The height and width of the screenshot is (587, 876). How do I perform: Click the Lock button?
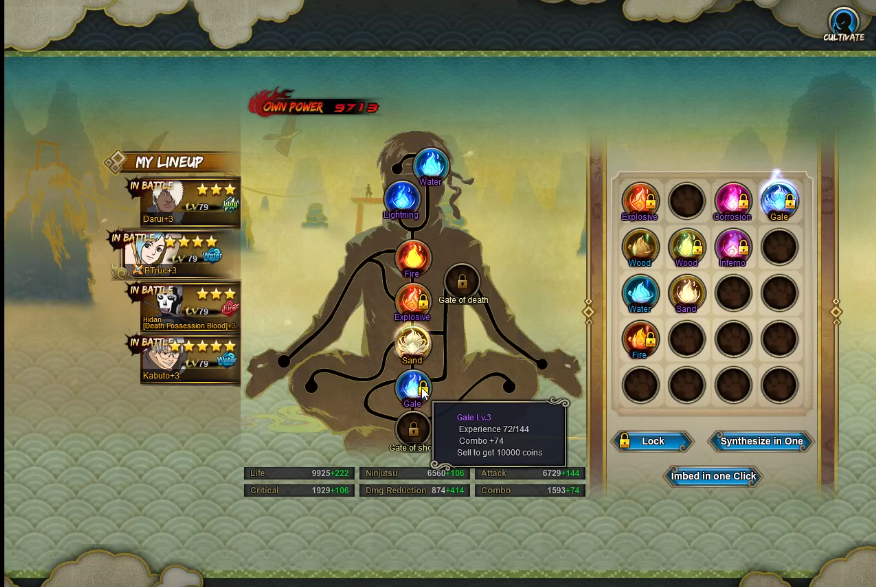652,441
